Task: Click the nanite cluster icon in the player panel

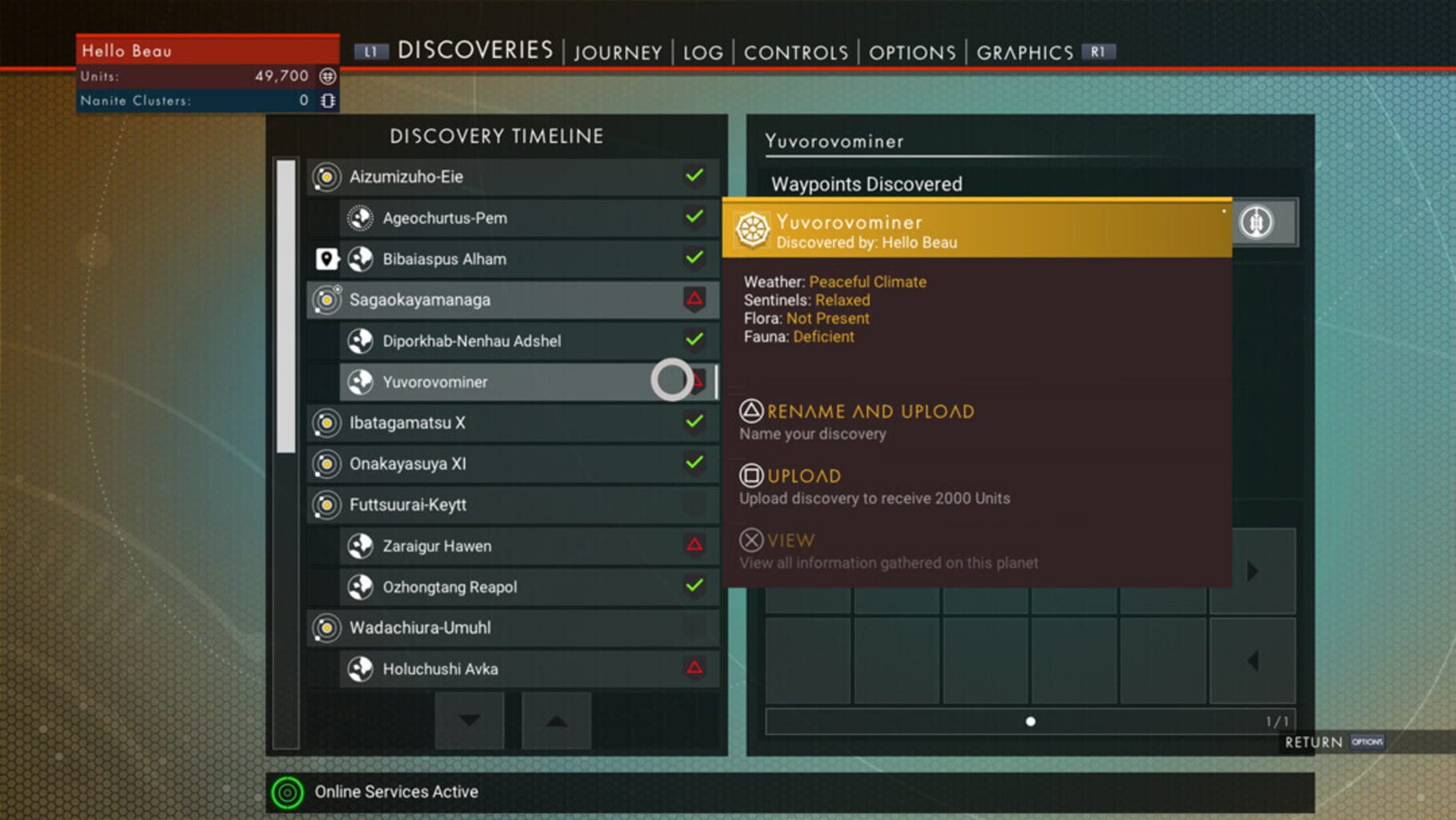Action: (328, 101)
